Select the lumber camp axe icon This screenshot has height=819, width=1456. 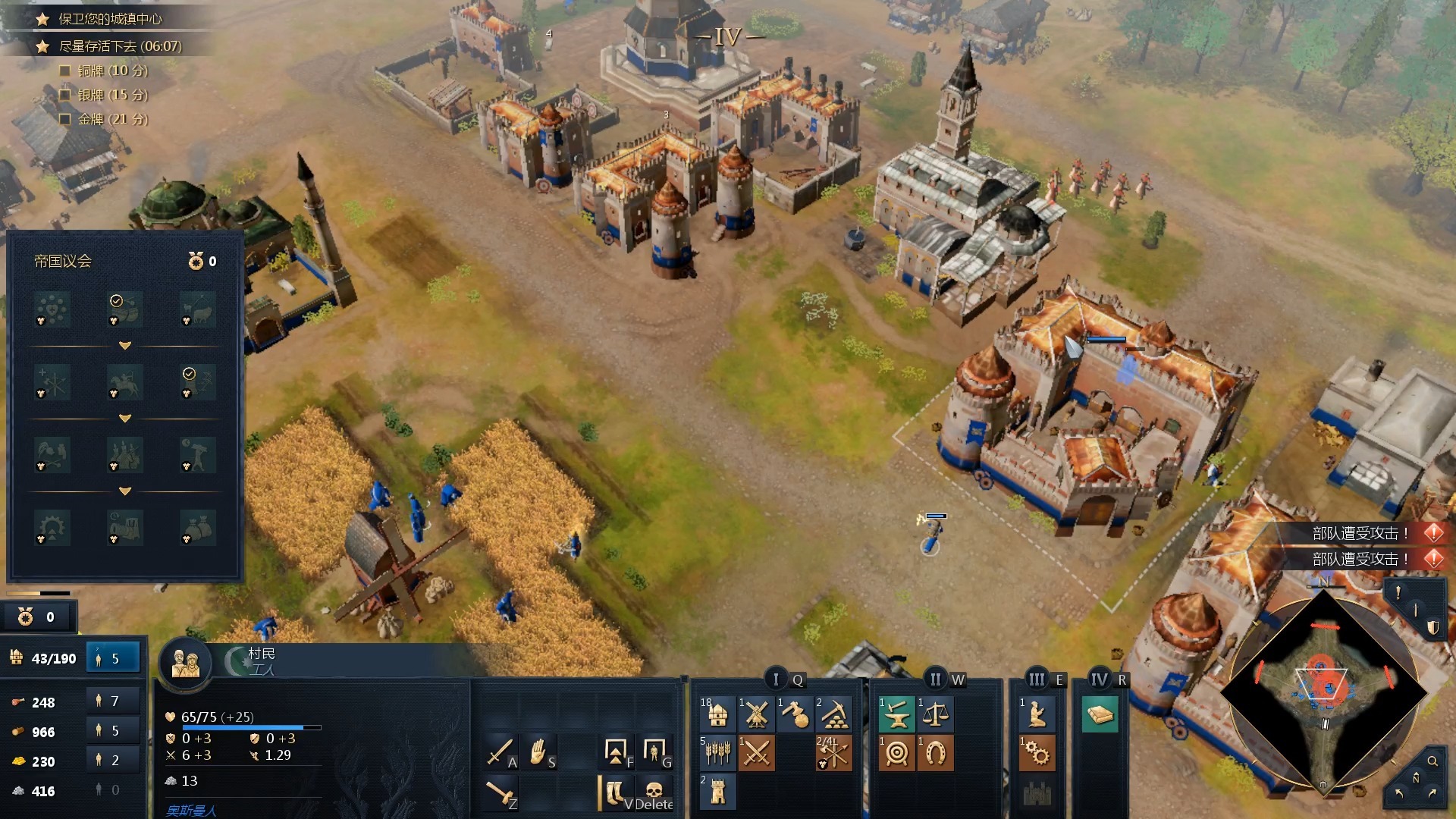click(x=795, y=714)
